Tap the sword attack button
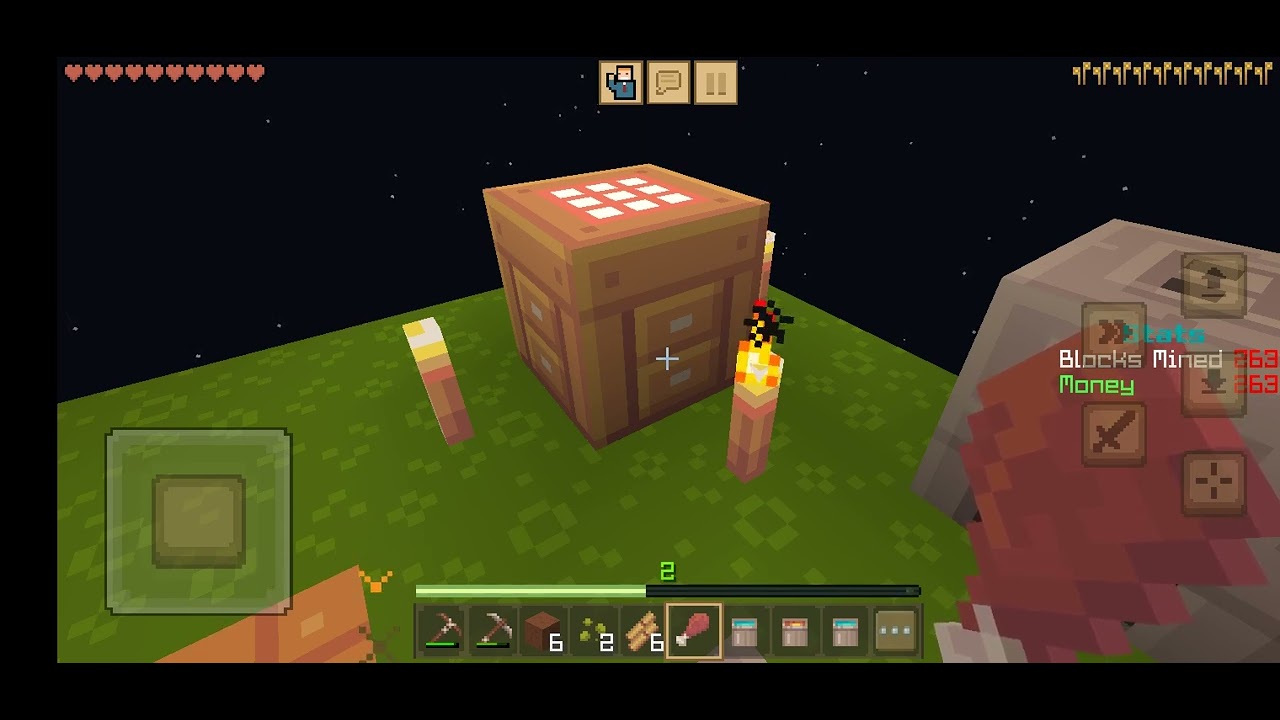This screenshot has width=1280, height=720. tap(1114, 434)
